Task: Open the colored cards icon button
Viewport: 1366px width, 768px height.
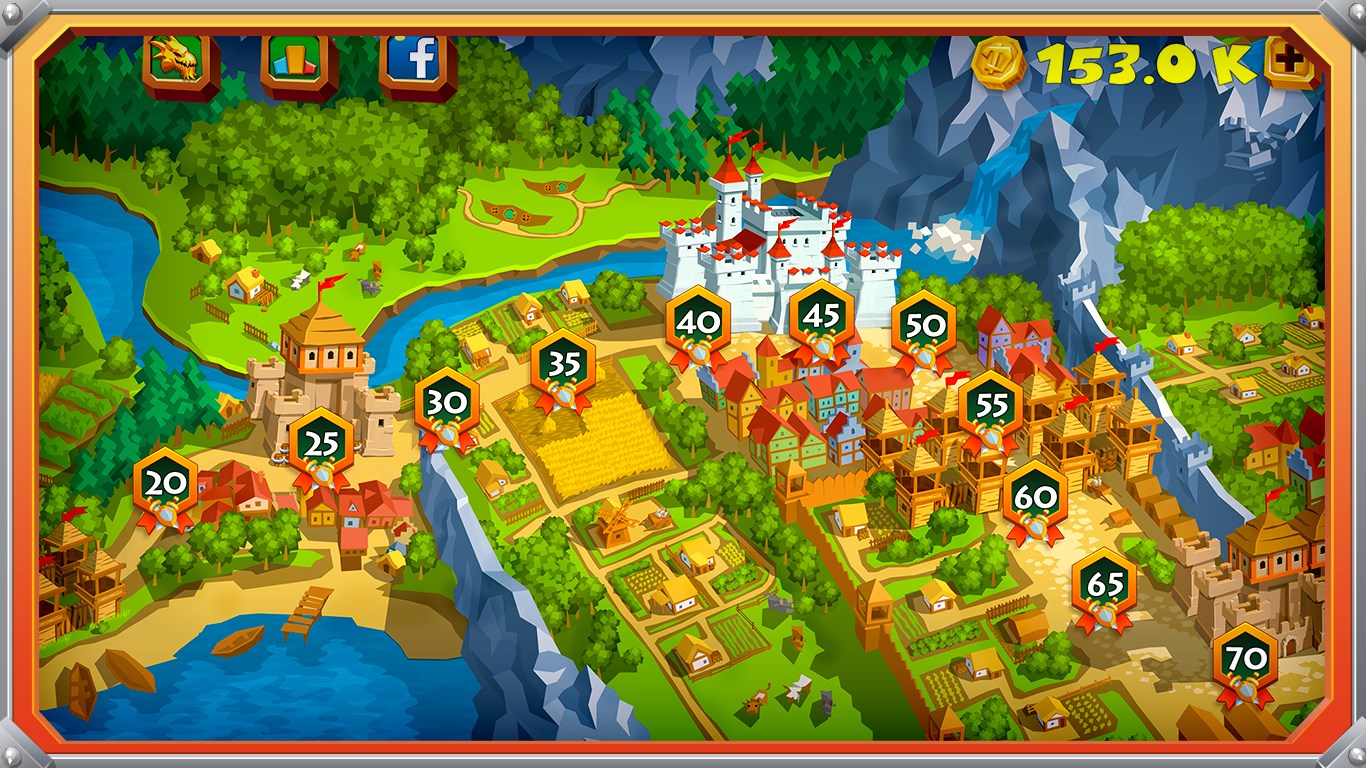Action: 299,62
